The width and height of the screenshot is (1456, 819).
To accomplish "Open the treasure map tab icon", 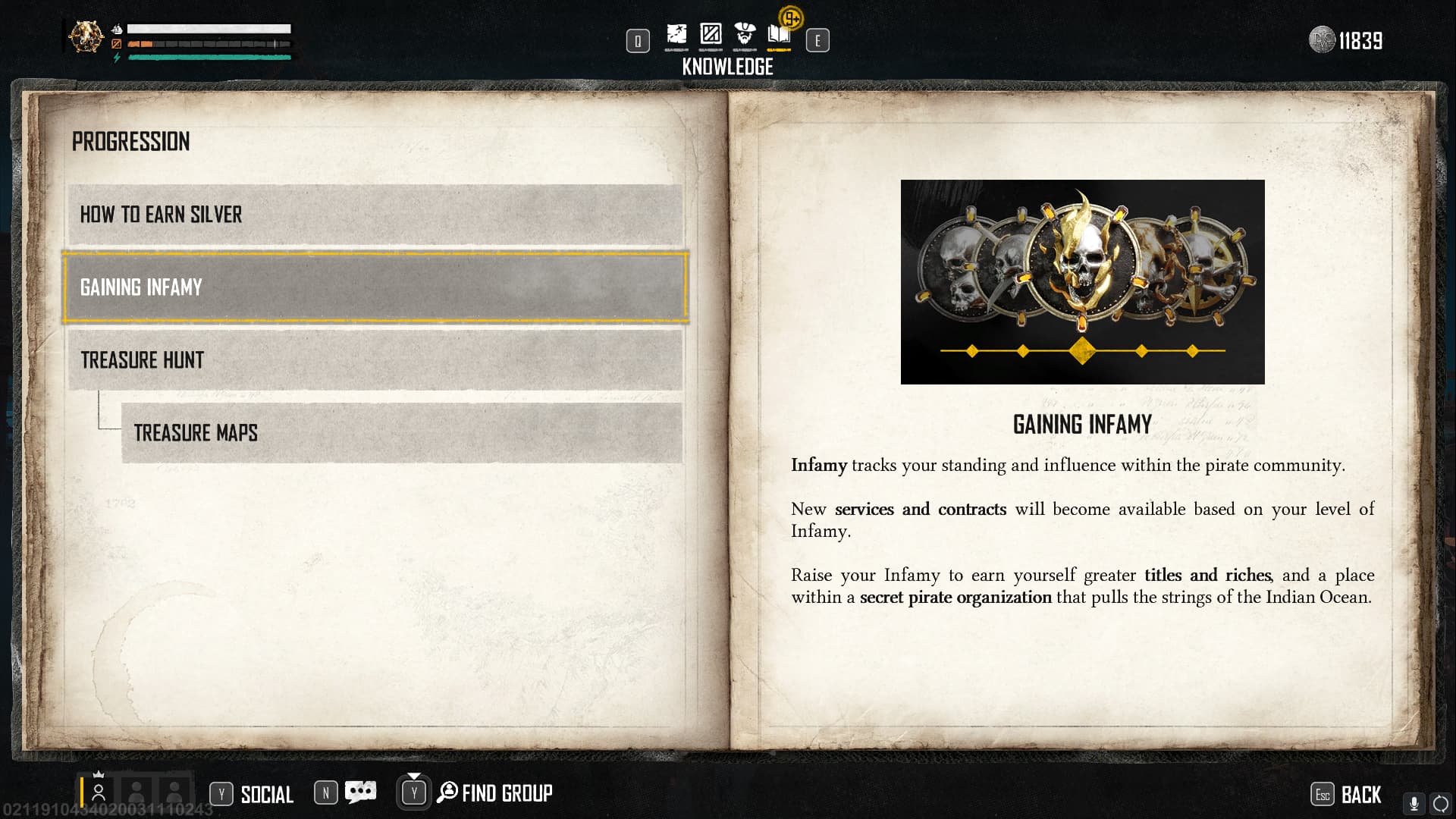I will pyautogui.click(x=677, y=34).
